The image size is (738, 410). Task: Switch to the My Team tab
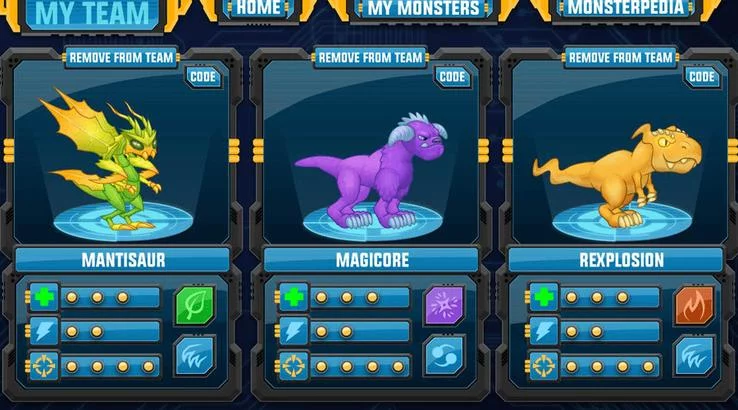(x=94, y=14)
